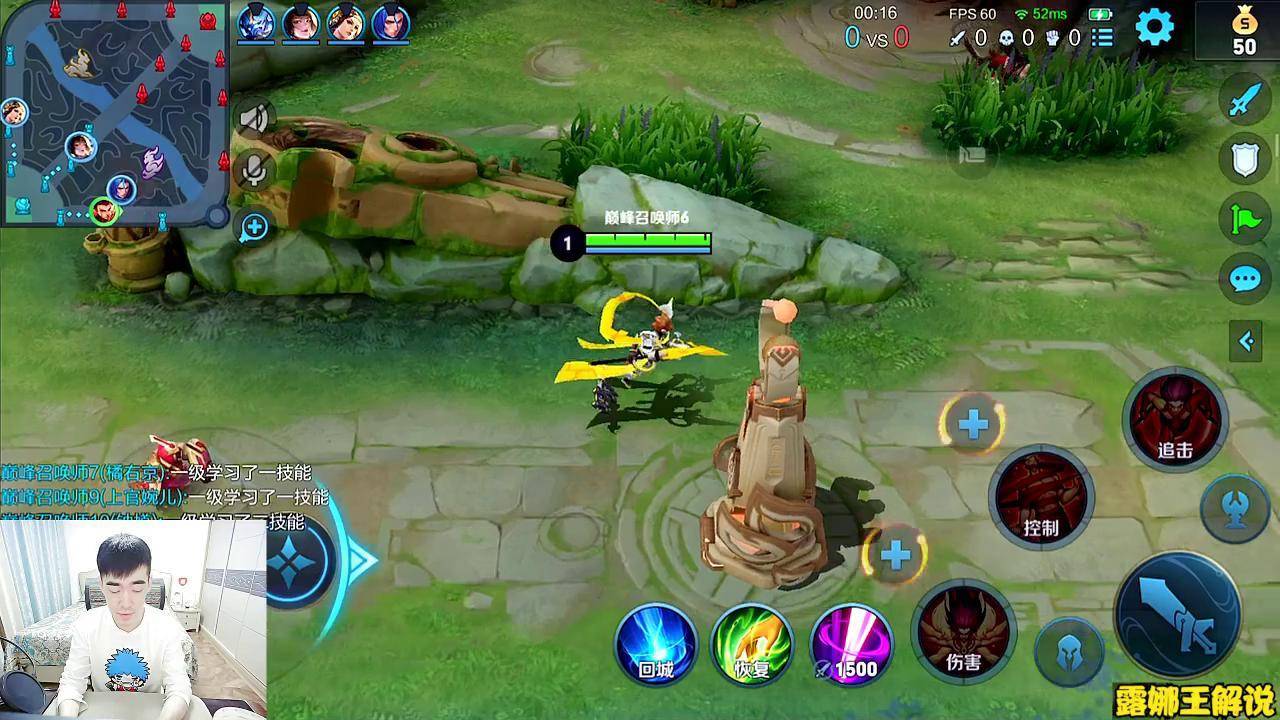Tap the minimap in the corner

pos(110,112)
